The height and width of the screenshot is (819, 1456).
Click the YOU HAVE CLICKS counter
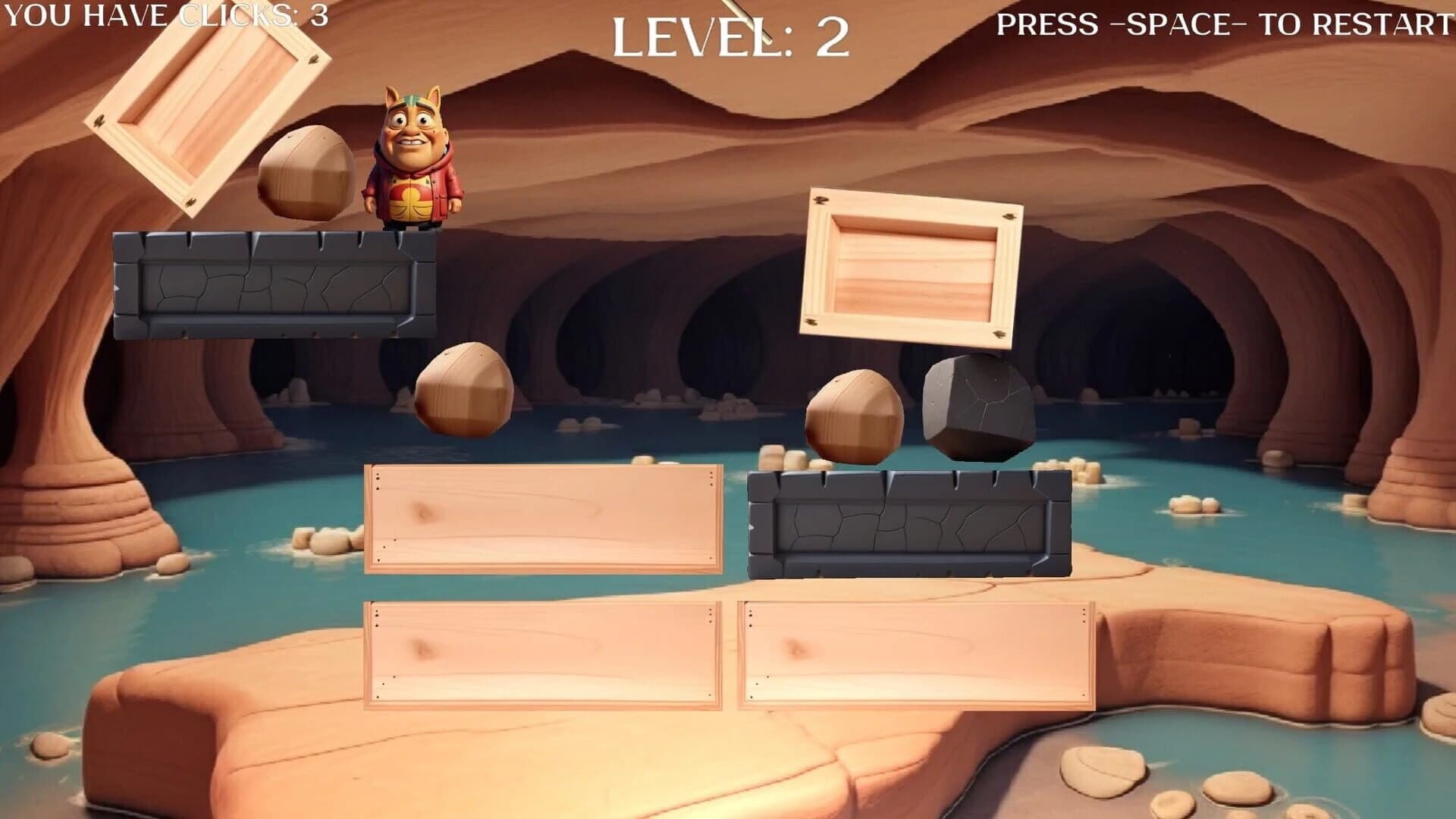(x=163, y=15)
